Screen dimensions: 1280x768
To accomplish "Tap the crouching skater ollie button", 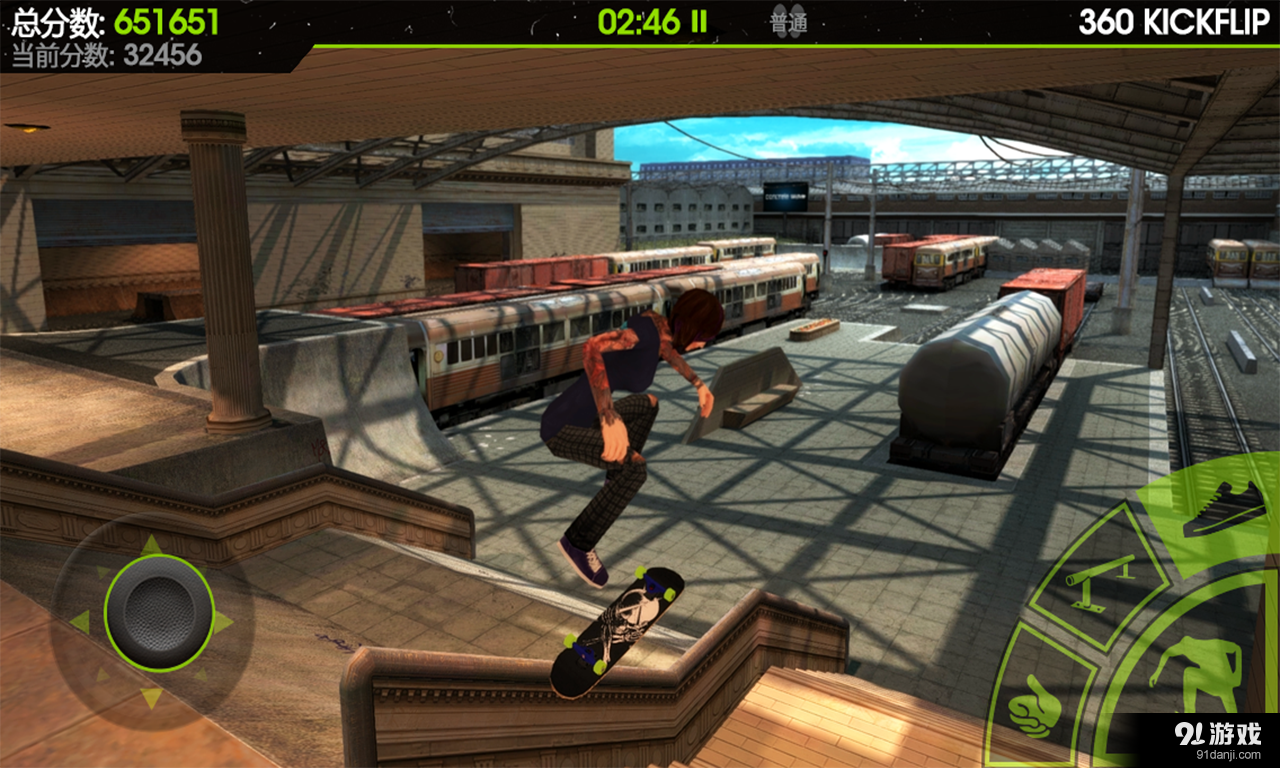I will pos(1195,672).
